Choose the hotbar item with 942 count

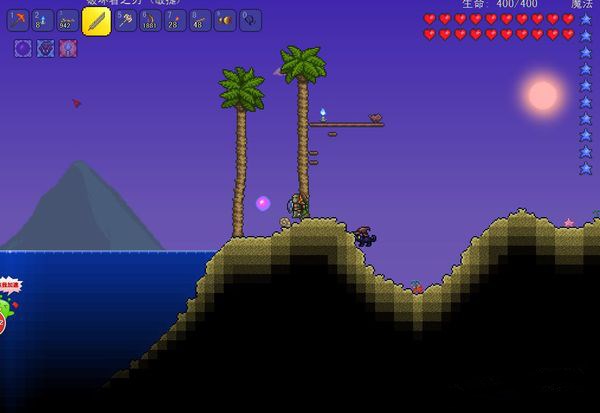coord(67,19)
